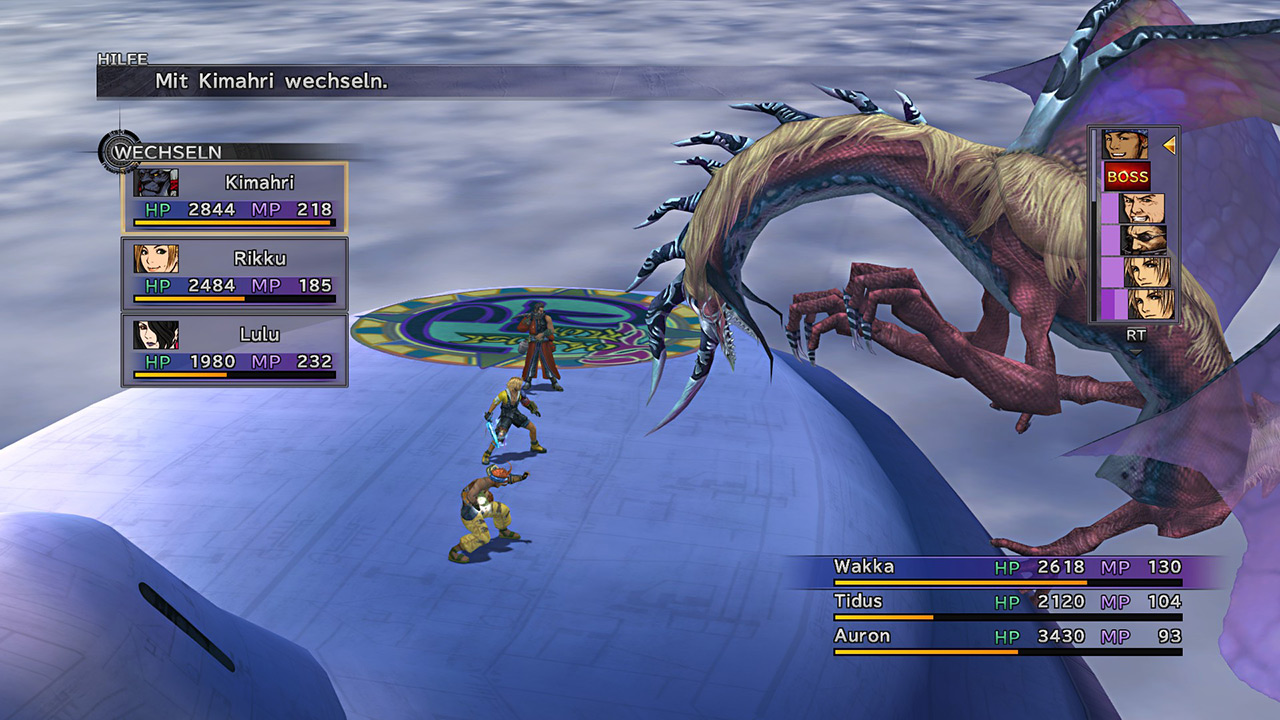Select Lulu in the Wechseln menu
1280x720 pixels.
tap(235, 349)
